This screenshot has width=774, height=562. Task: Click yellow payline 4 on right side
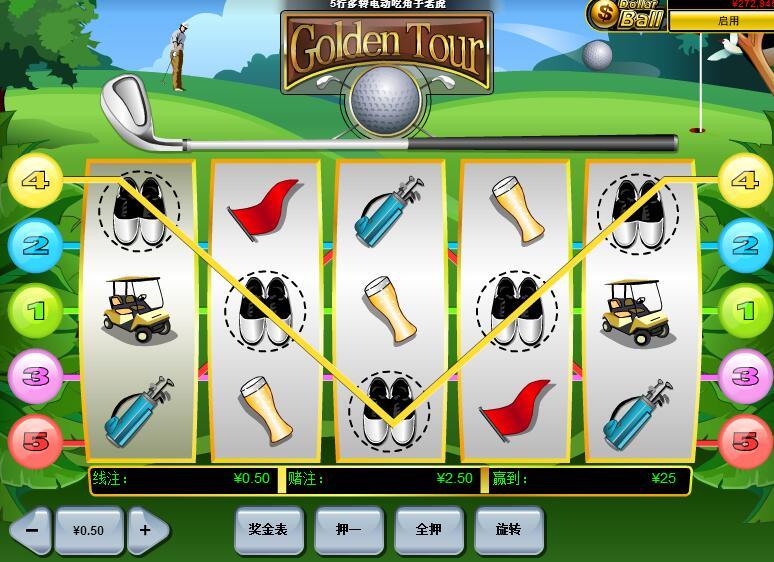[x=745, y=181]
